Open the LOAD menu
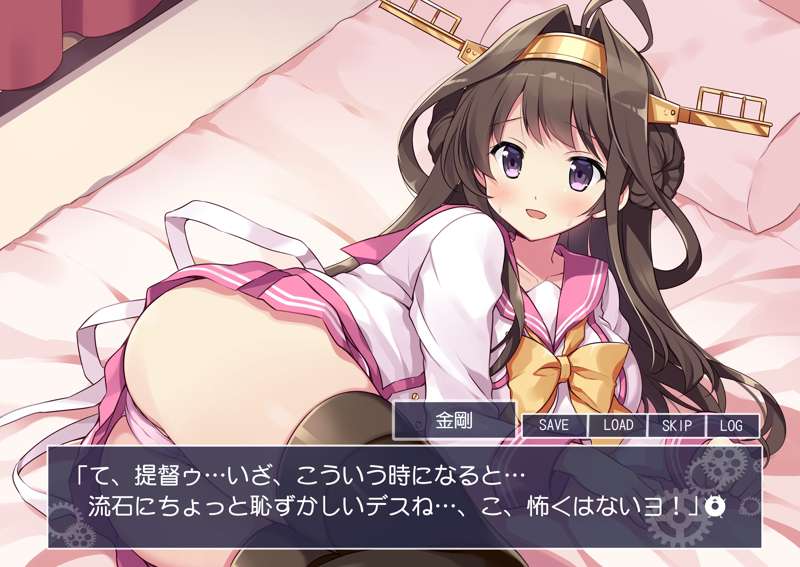 click(x=617, y=425)
